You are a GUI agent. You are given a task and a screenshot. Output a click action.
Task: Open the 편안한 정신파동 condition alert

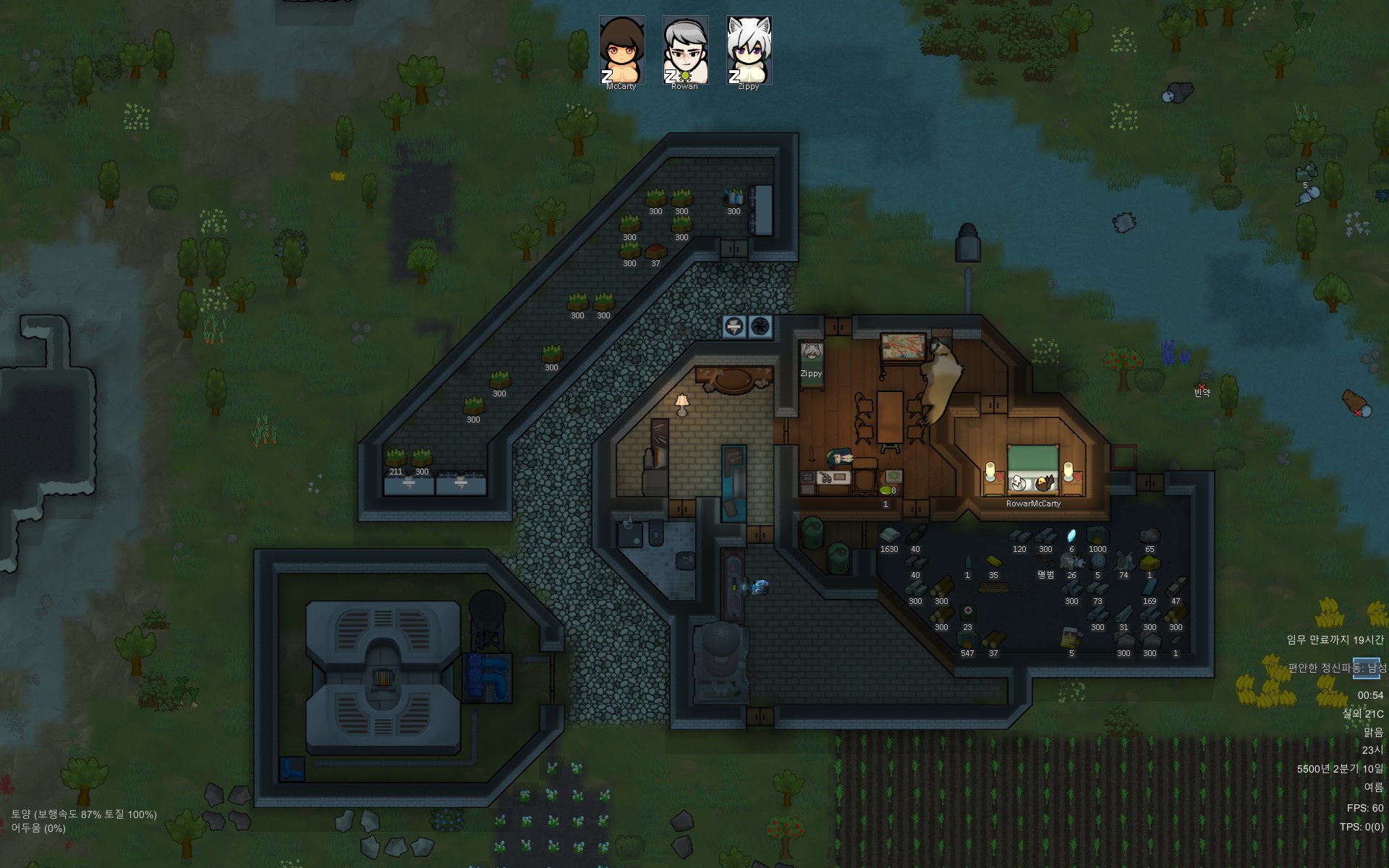[1337, 668]
